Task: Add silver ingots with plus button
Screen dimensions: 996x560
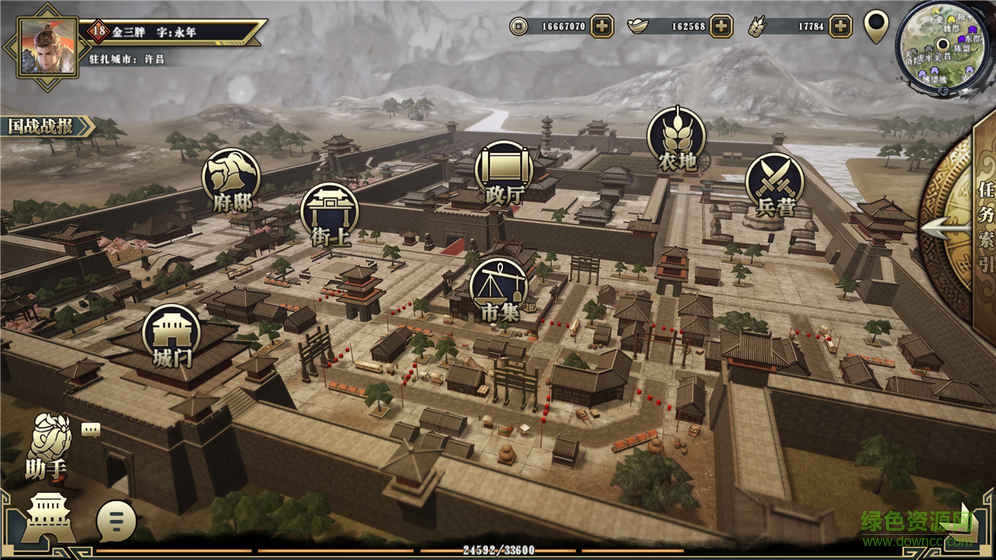Action: click(721, 26)
